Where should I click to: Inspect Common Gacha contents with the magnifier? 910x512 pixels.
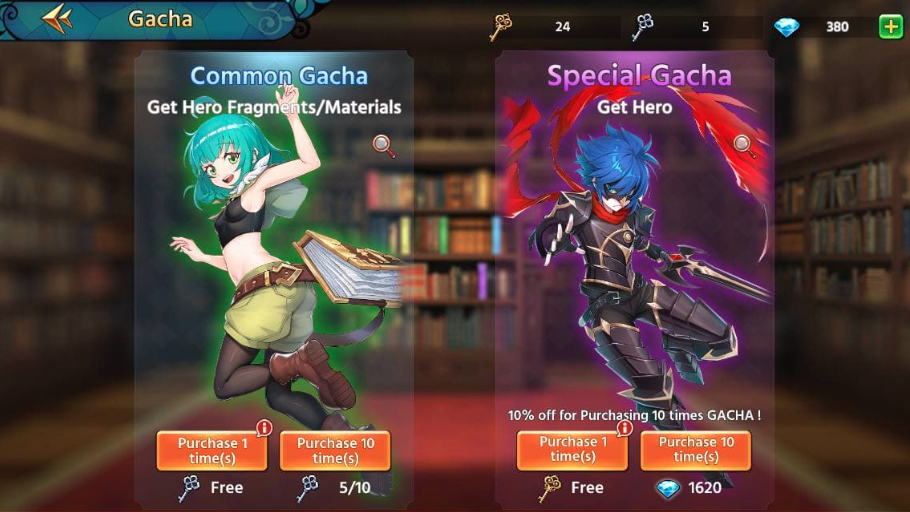(x=384, y=146)
